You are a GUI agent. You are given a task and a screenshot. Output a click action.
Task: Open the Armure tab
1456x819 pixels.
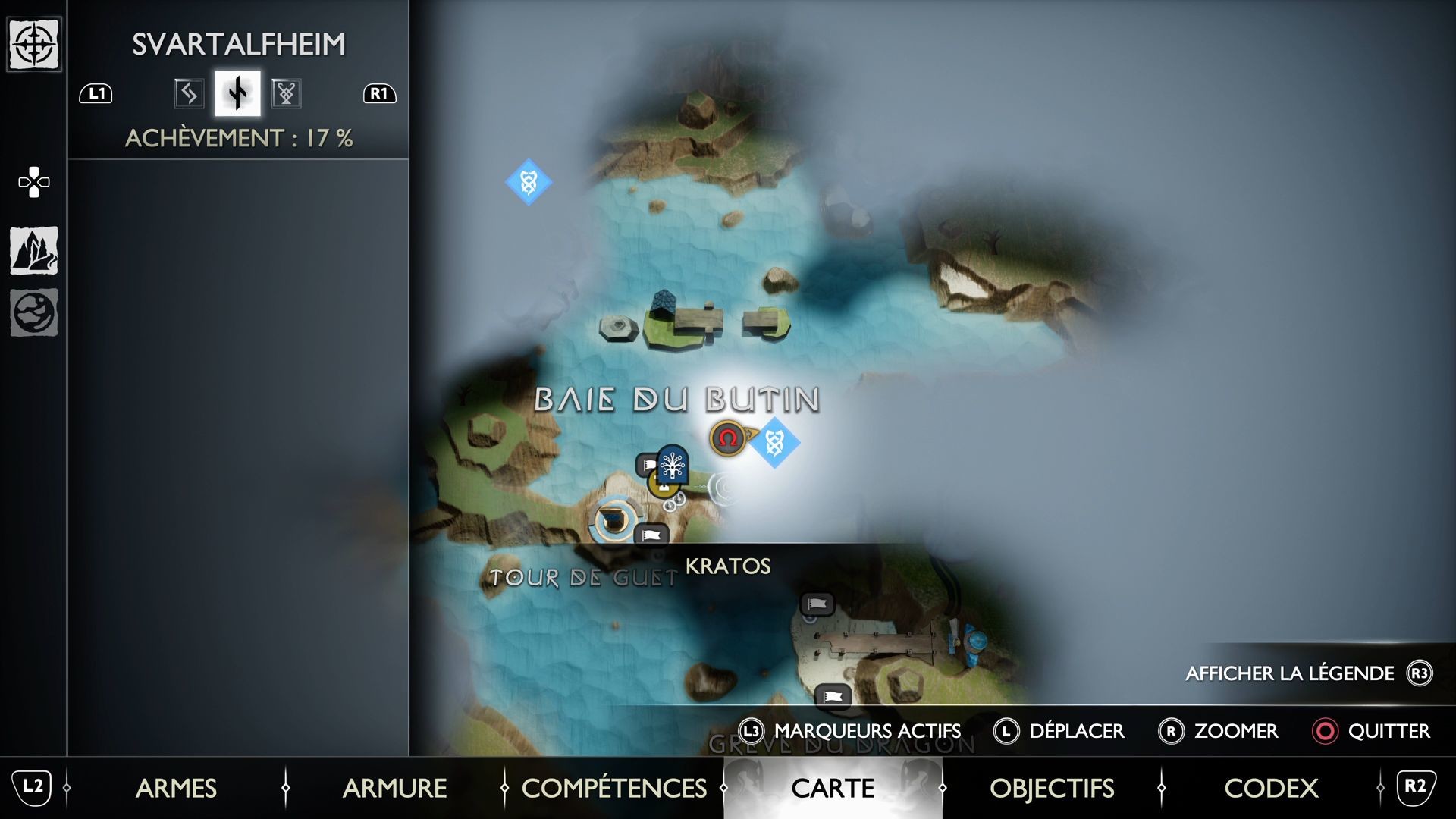click(394, 788)
